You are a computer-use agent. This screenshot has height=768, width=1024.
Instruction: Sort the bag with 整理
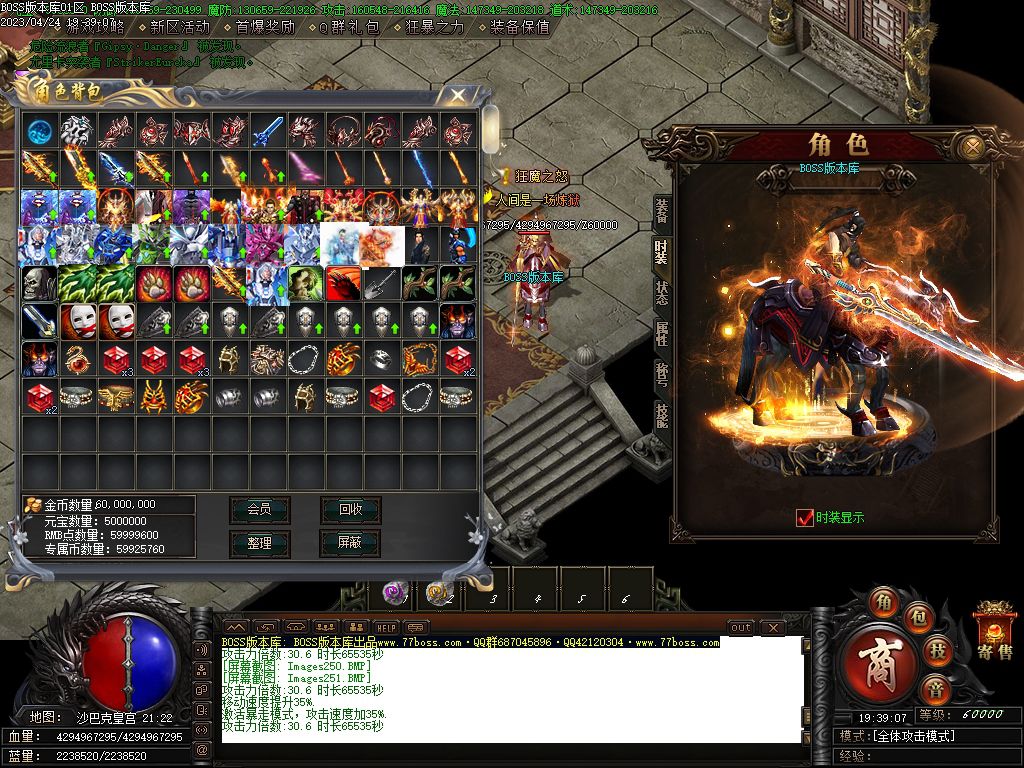coord(259,542)
